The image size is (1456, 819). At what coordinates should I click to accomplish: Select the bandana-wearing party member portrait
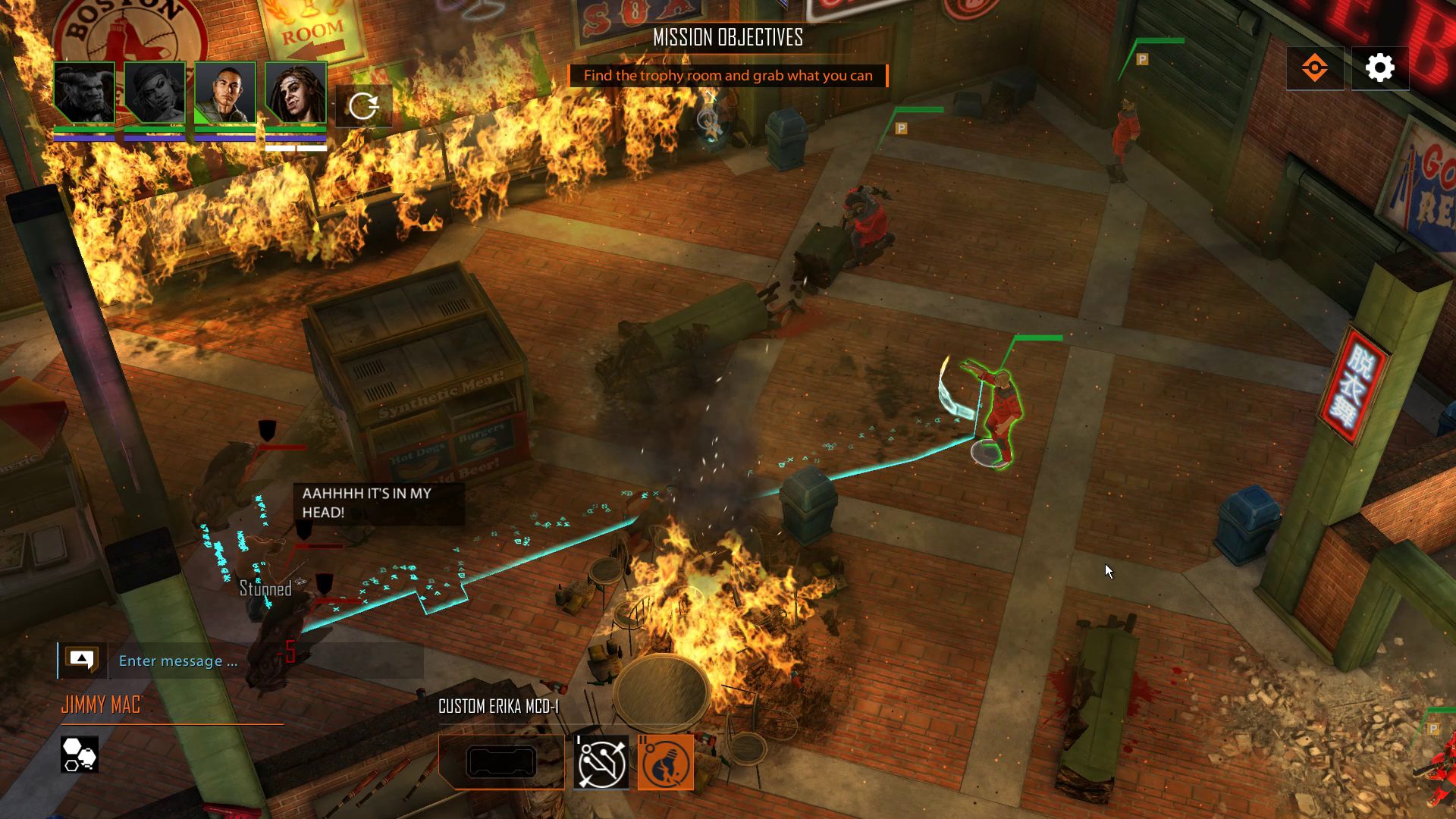coord(155,93)
